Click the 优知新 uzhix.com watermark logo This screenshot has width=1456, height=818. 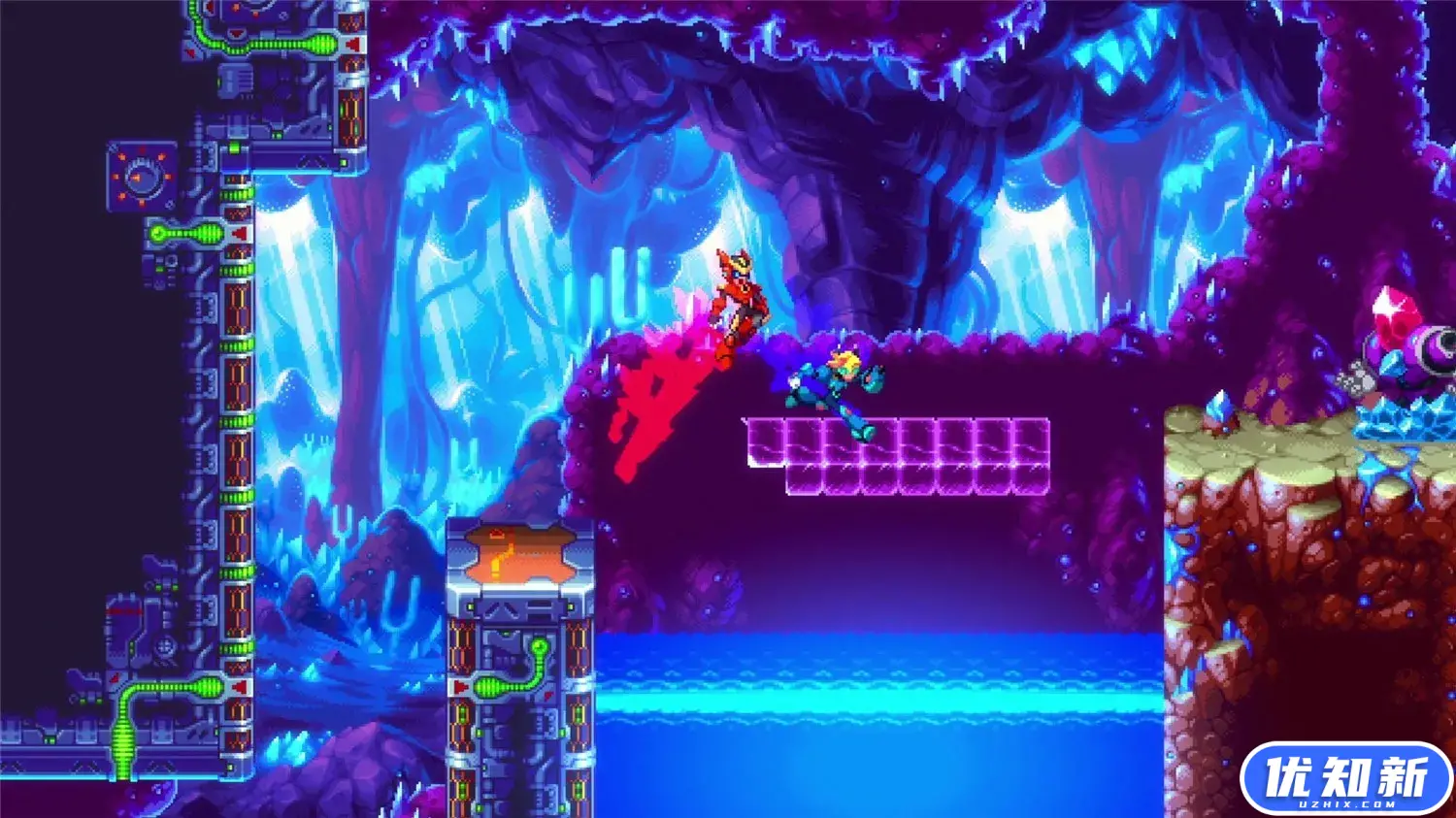[x=1345, y=779]
